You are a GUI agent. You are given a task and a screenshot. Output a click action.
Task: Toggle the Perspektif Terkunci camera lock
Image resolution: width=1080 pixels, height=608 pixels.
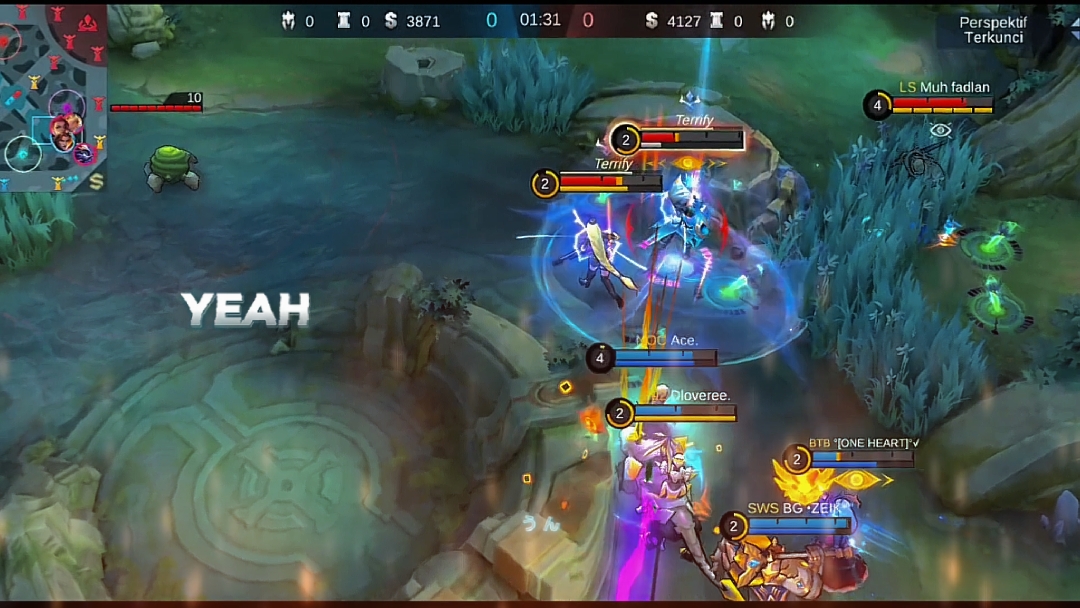point(992,30)
